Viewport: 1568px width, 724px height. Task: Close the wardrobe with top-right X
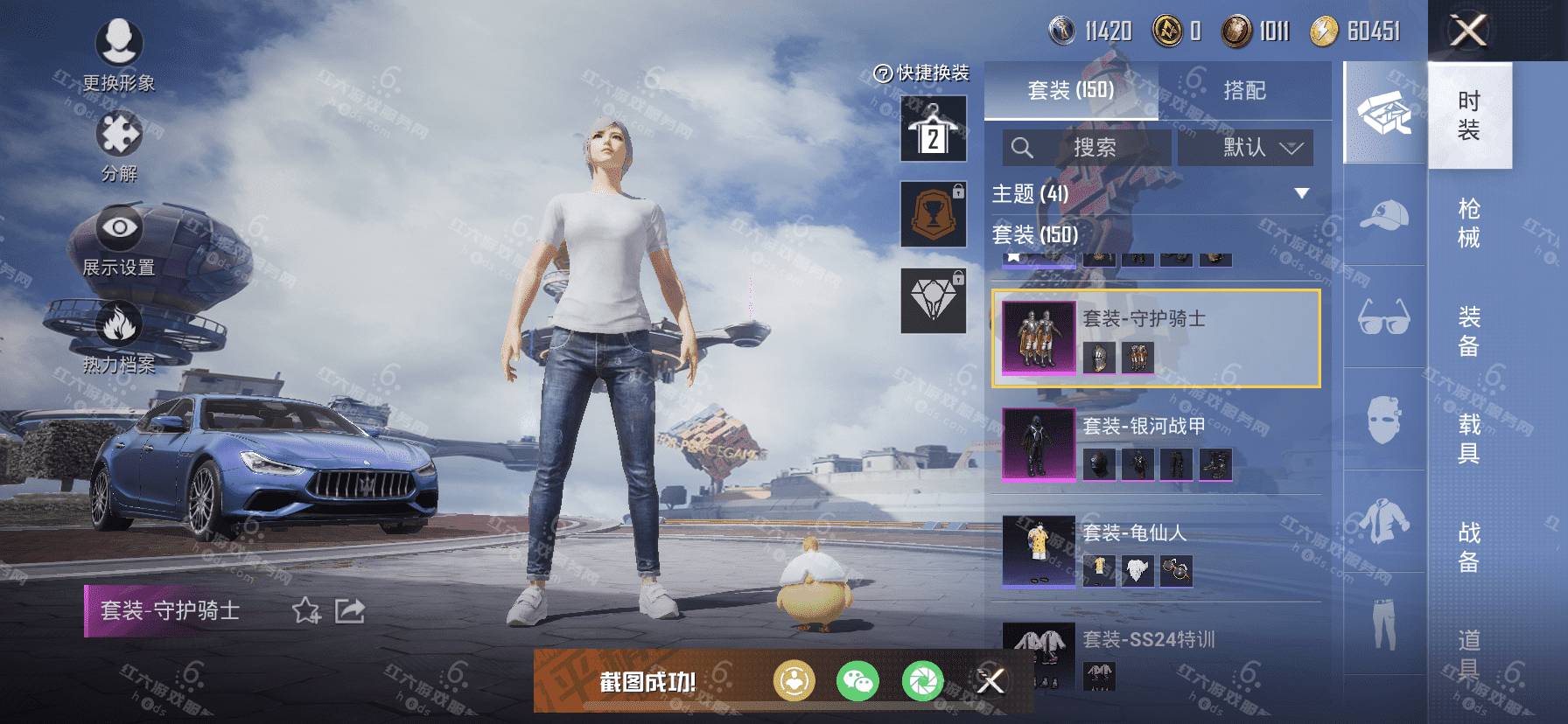point(1468,31)
